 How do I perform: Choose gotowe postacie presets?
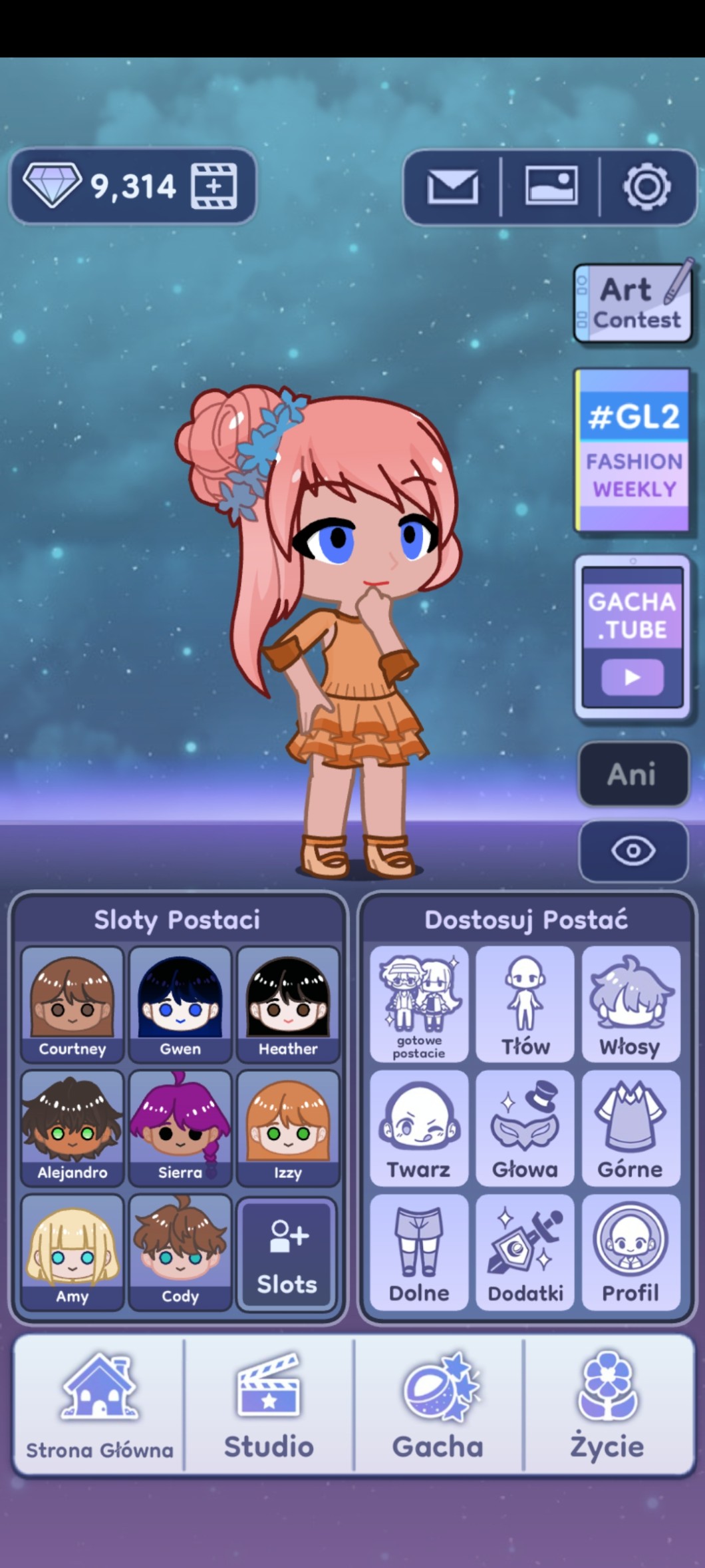coord(418,1004)
